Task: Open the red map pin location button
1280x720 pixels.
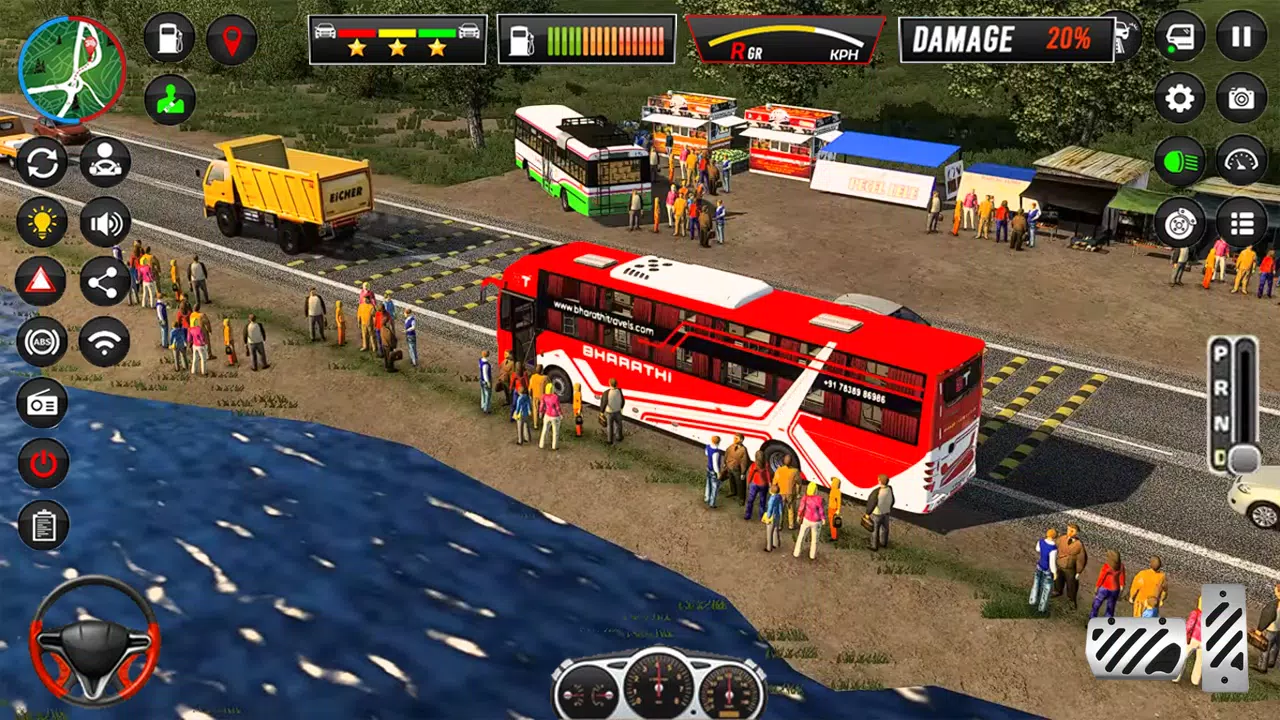Action: pyautogui.click(x=232, y=39)
